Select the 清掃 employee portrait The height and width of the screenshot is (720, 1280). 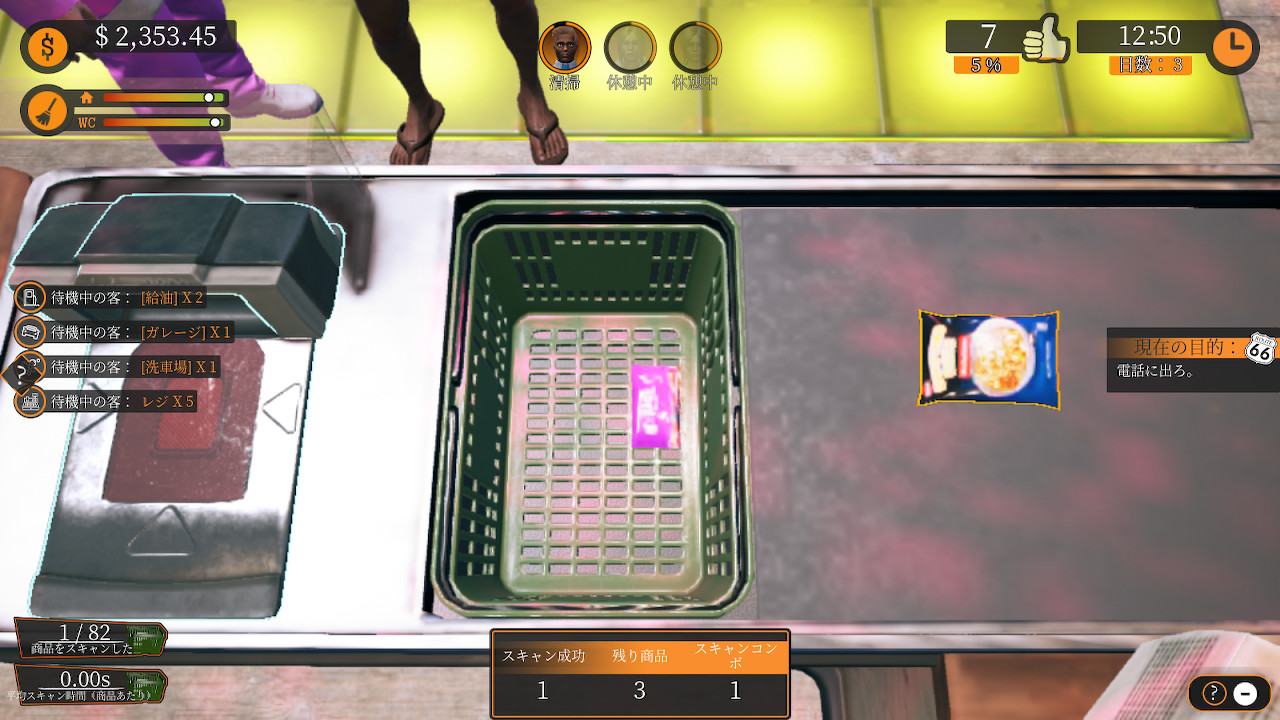click(x=566, y=44)
